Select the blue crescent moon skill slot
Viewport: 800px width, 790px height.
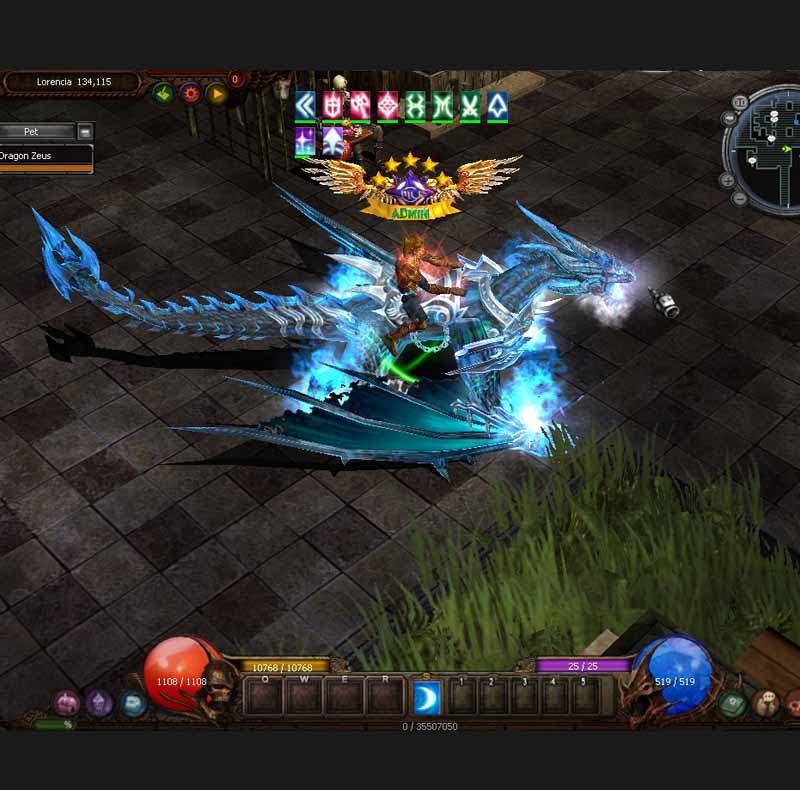coord(427,698)
